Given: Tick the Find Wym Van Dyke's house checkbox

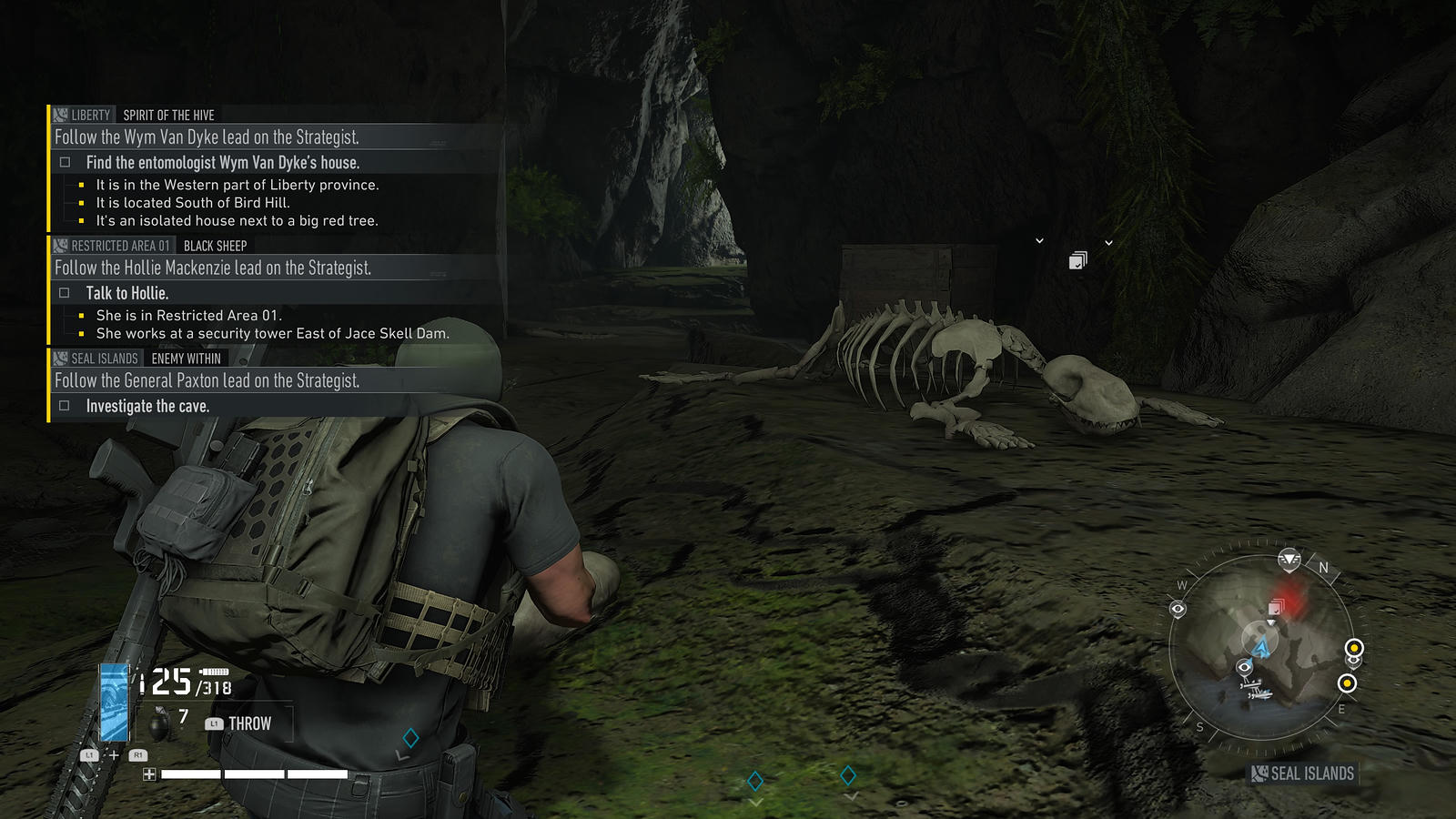Looking at the screenshot, I should [x=65, y=163].
